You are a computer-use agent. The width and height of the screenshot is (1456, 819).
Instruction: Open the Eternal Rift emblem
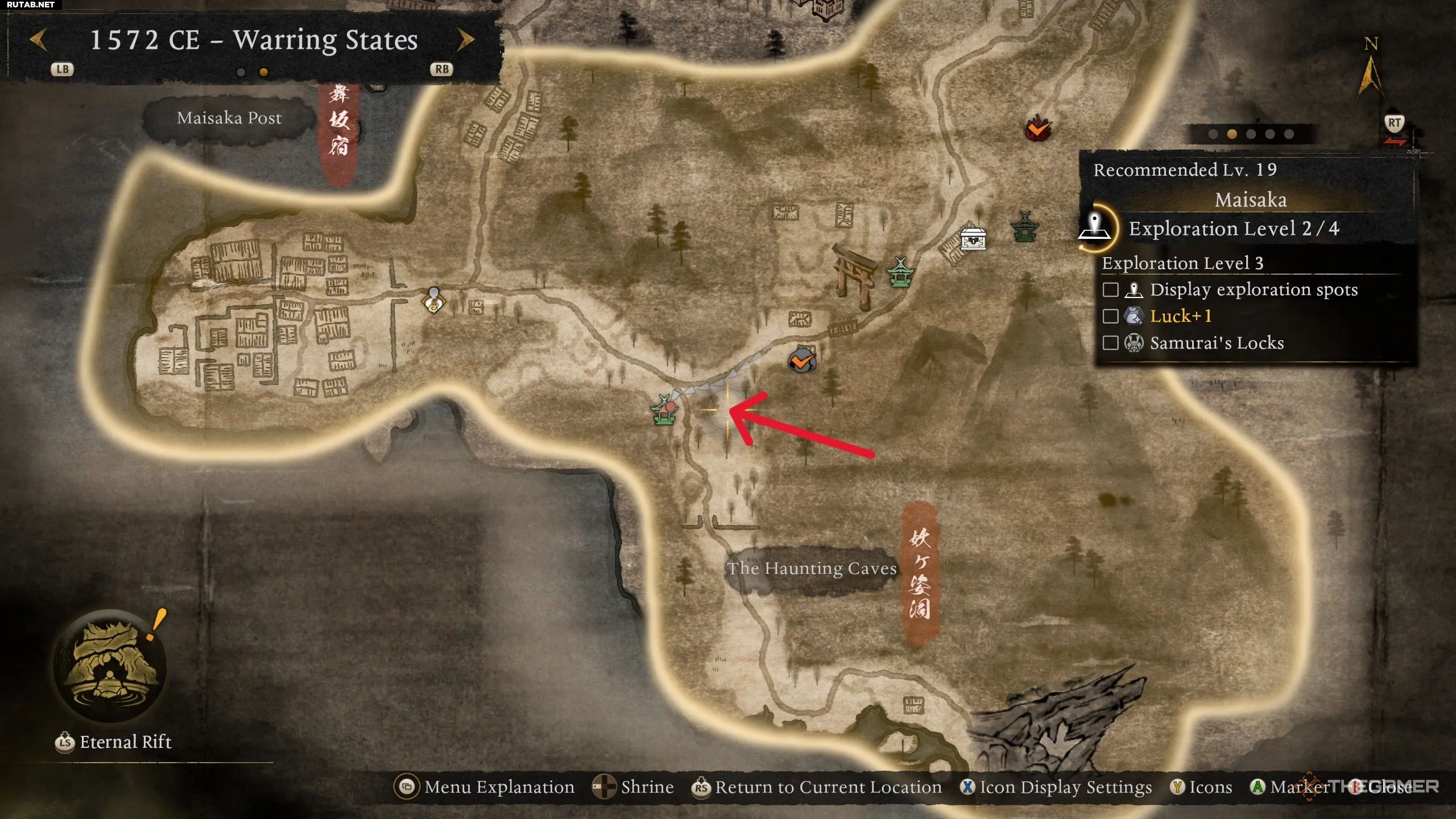[x=110, y=665]
